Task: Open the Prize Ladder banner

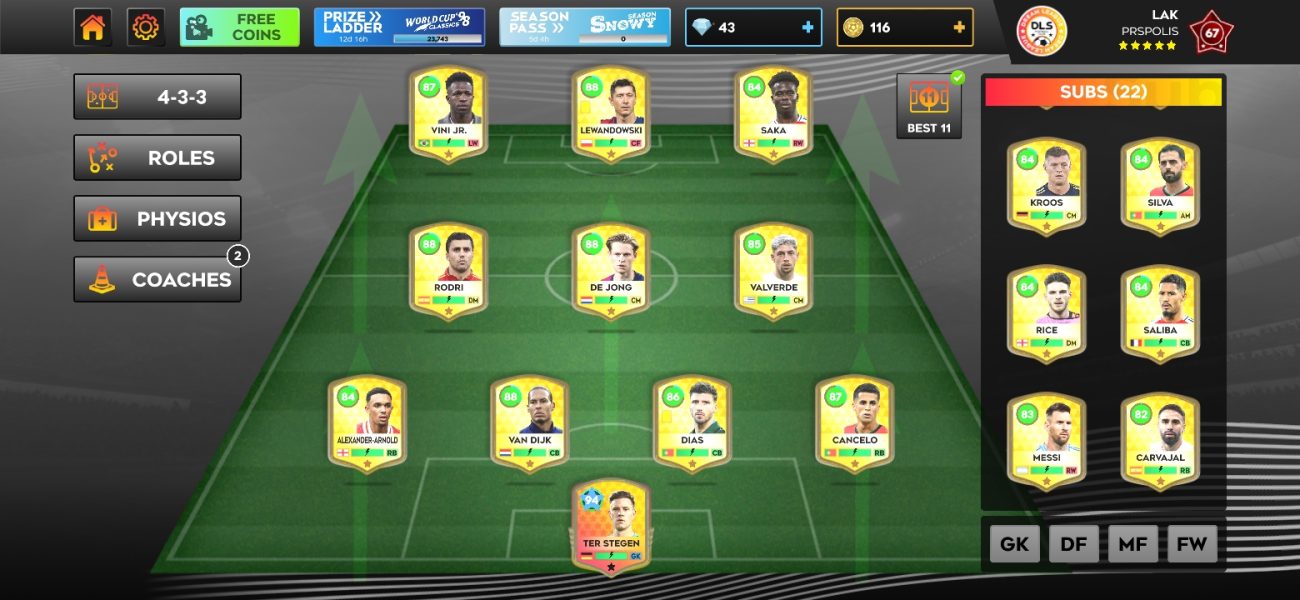Action: tap(399, 27)
